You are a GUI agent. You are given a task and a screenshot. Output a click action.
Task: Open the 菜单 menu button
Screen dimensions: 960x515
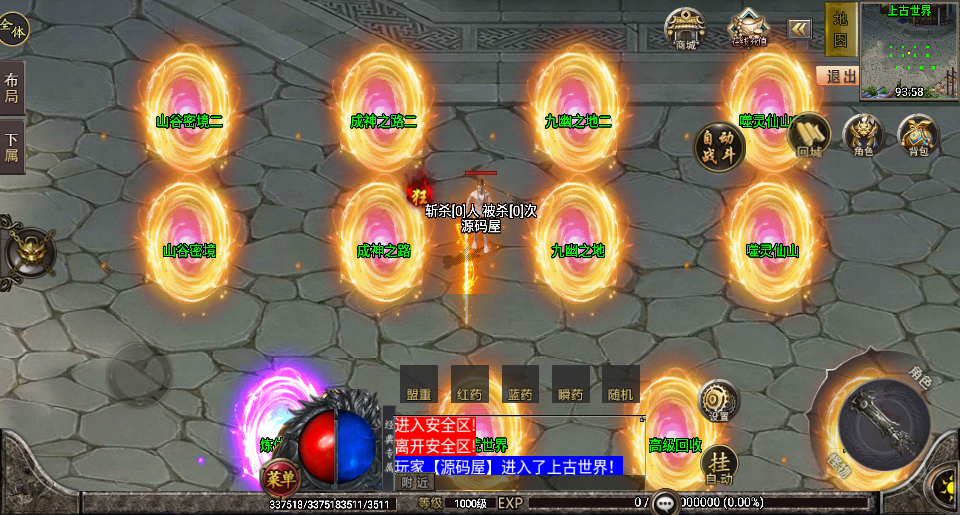(281, 476)
